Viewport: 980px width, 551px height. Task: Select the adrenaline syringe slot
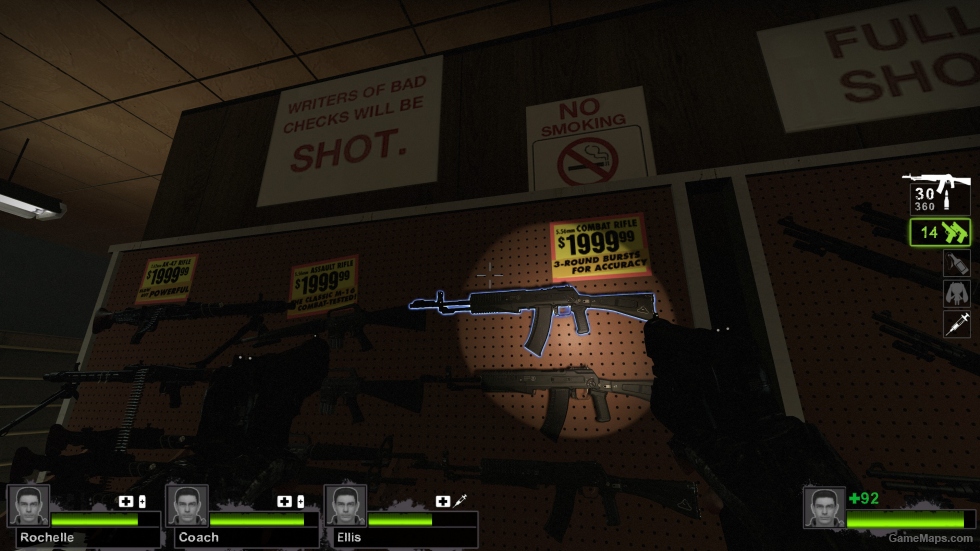pos(956,323)
